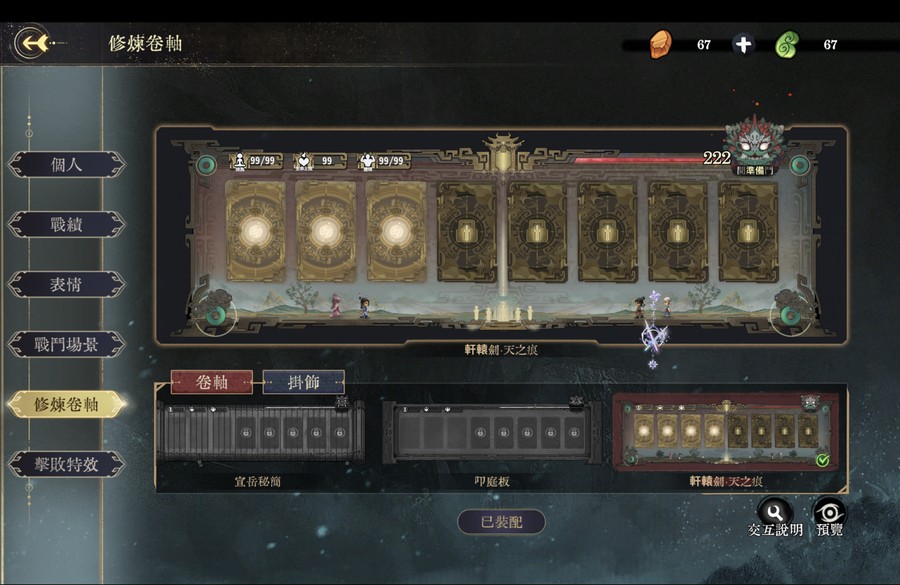The width and height of the screenshot is (900, 585).
Task: Select the 表情 menu entry
Action: (67, 285)
